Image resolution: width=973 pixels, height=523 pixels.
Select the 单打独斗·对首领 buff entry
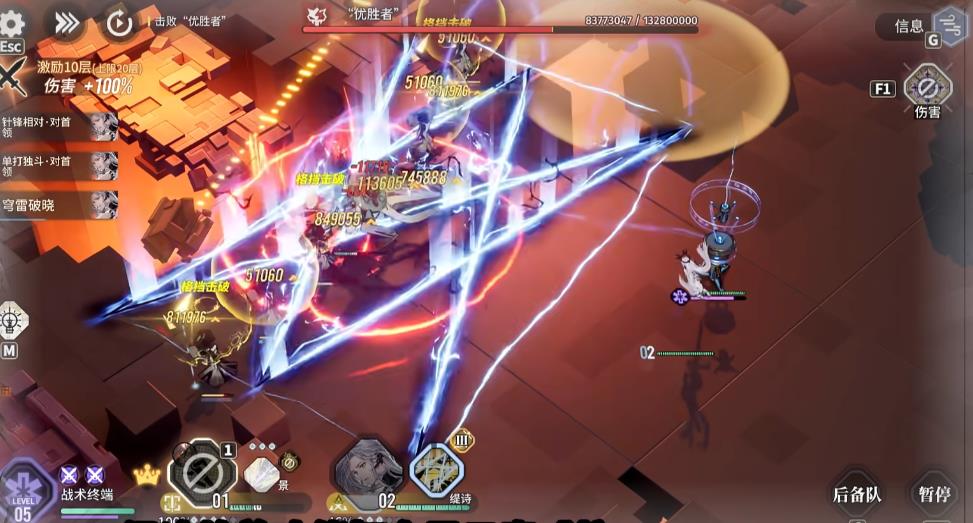(x=59, y=166)
